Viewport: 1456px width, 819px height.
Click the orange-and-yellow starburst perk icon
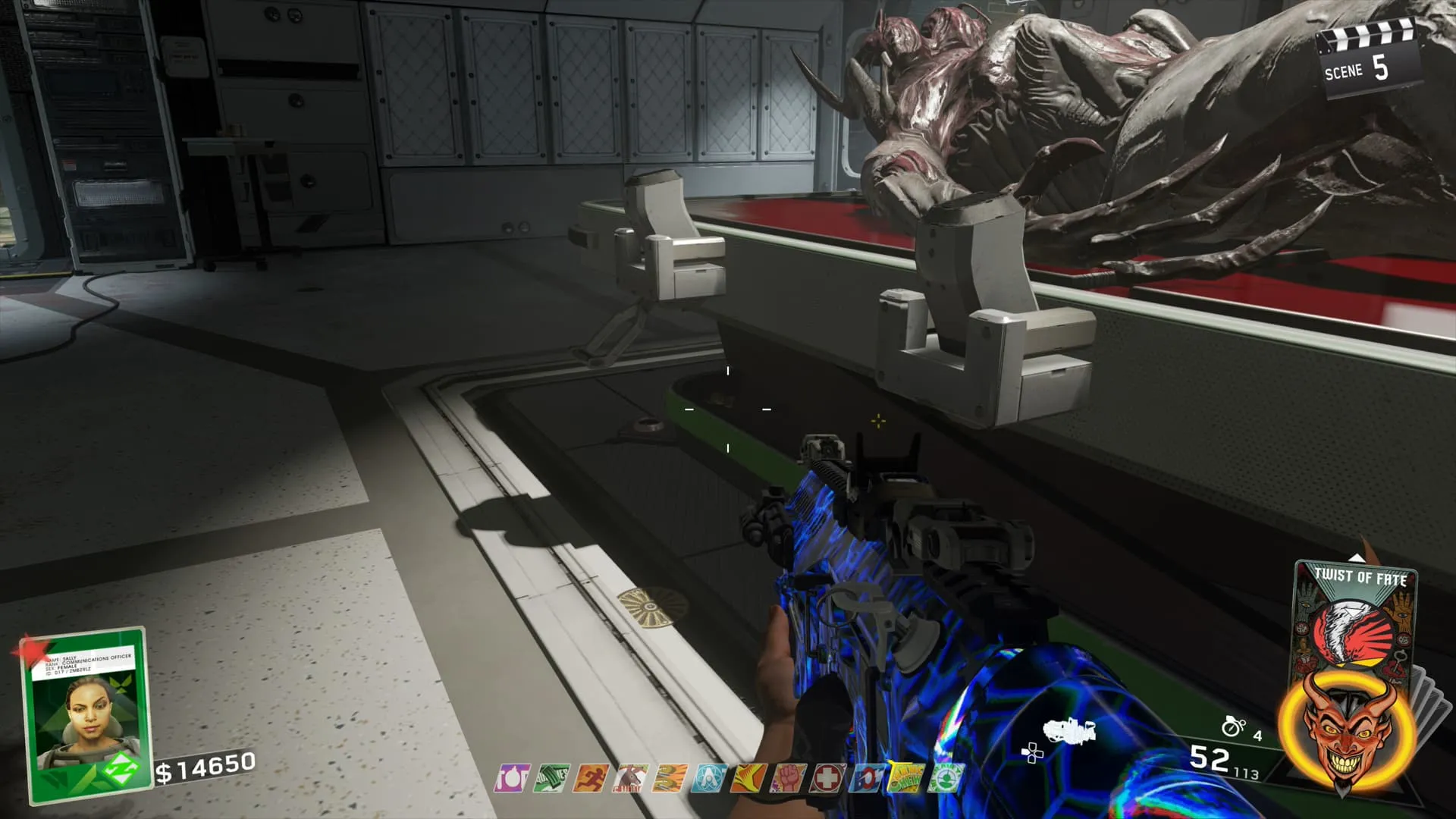(748, 778)
